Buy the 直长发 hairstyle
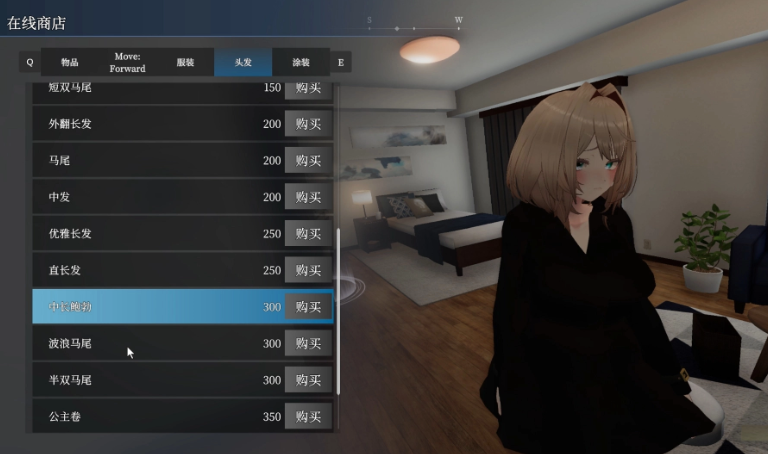This screenshot has height=454, width=768. pyautogui.click(x=308, y=270)
